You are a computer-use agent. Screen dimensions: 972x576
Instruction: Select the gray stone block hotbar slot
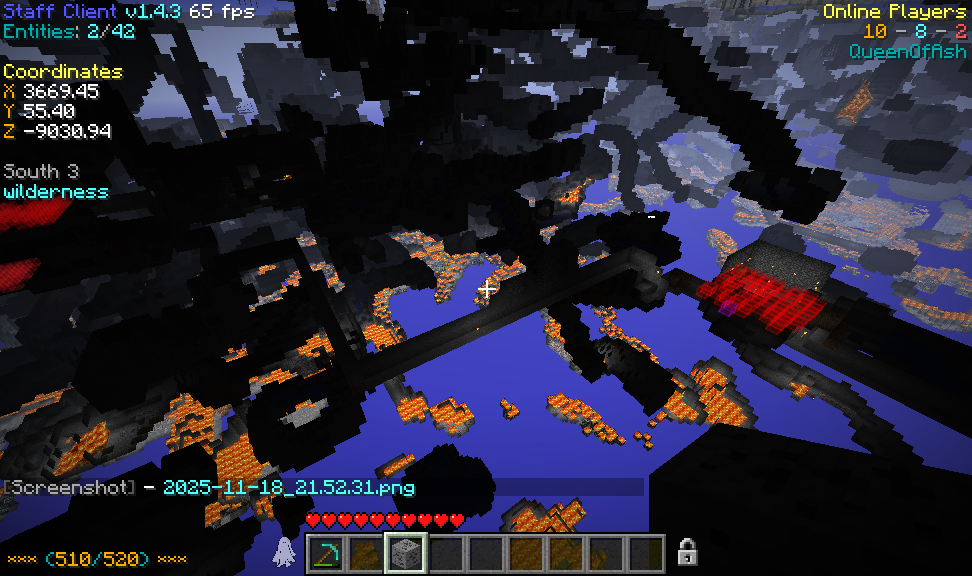pyautogui.click(x=406, y=553)
